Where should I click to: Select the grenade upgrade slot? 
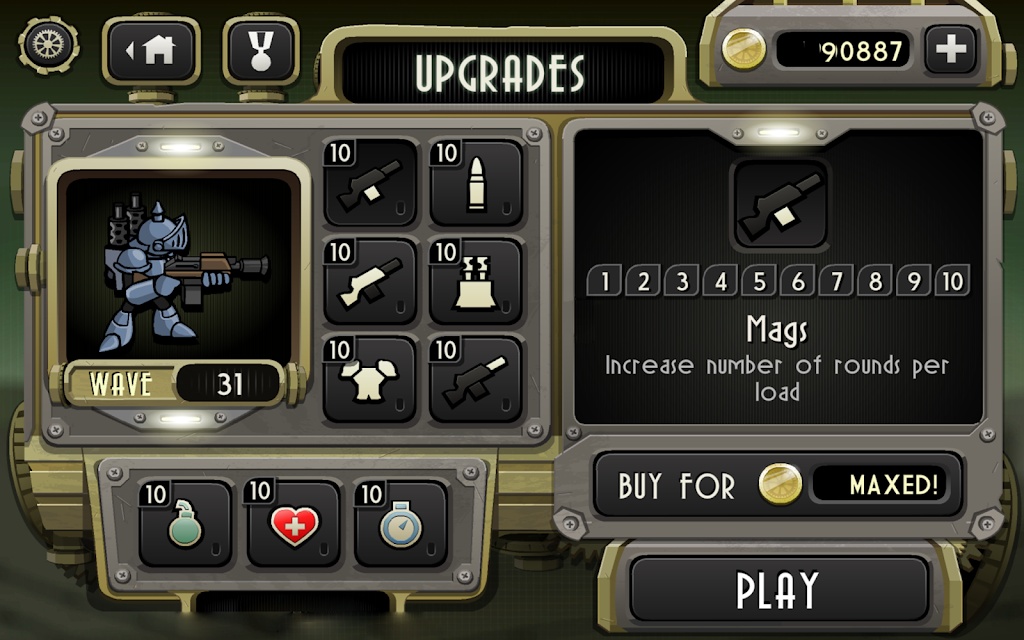point(186,523)
